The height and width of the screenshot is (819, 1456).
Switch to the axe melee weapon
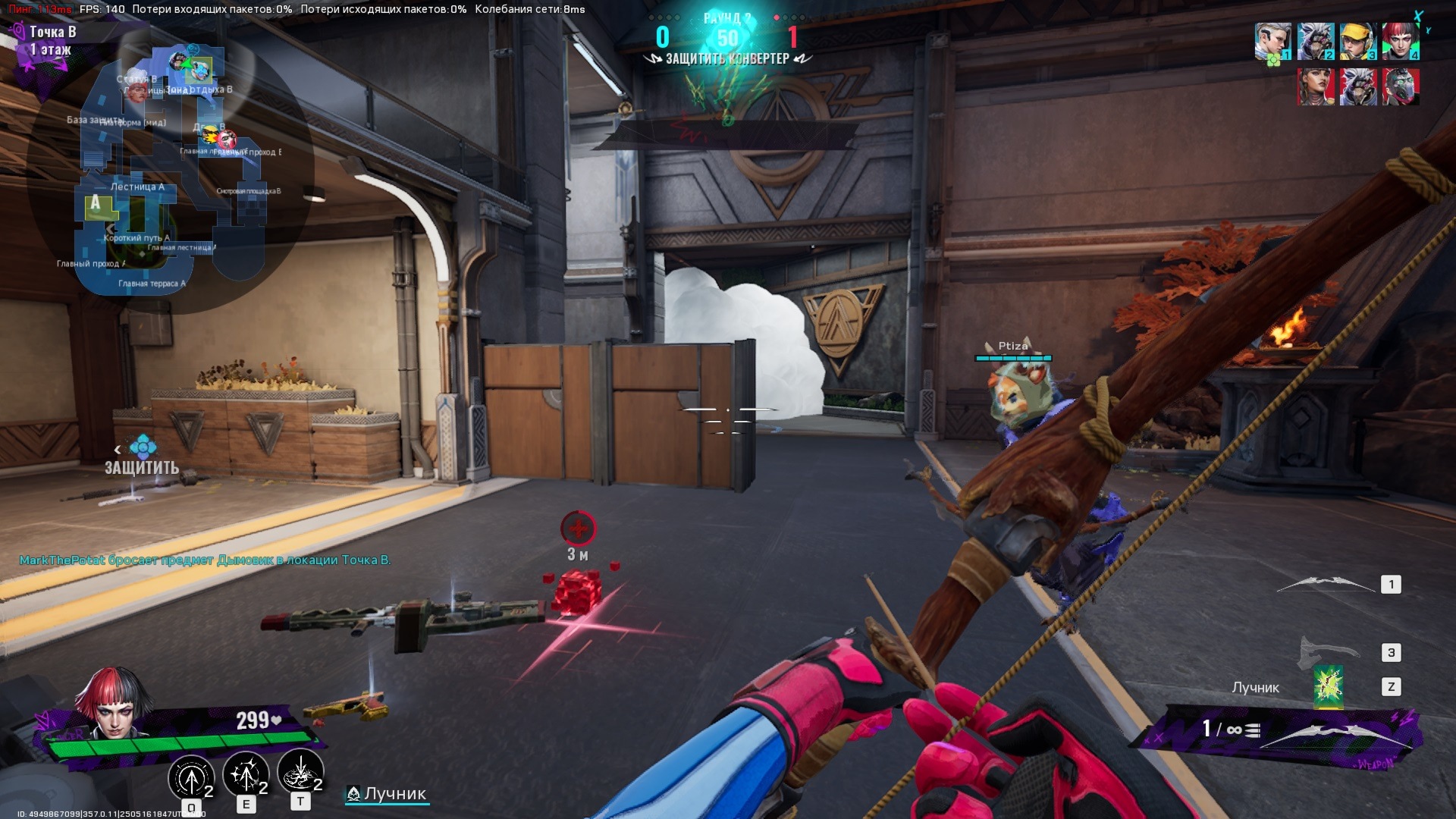coord(1329,652)
